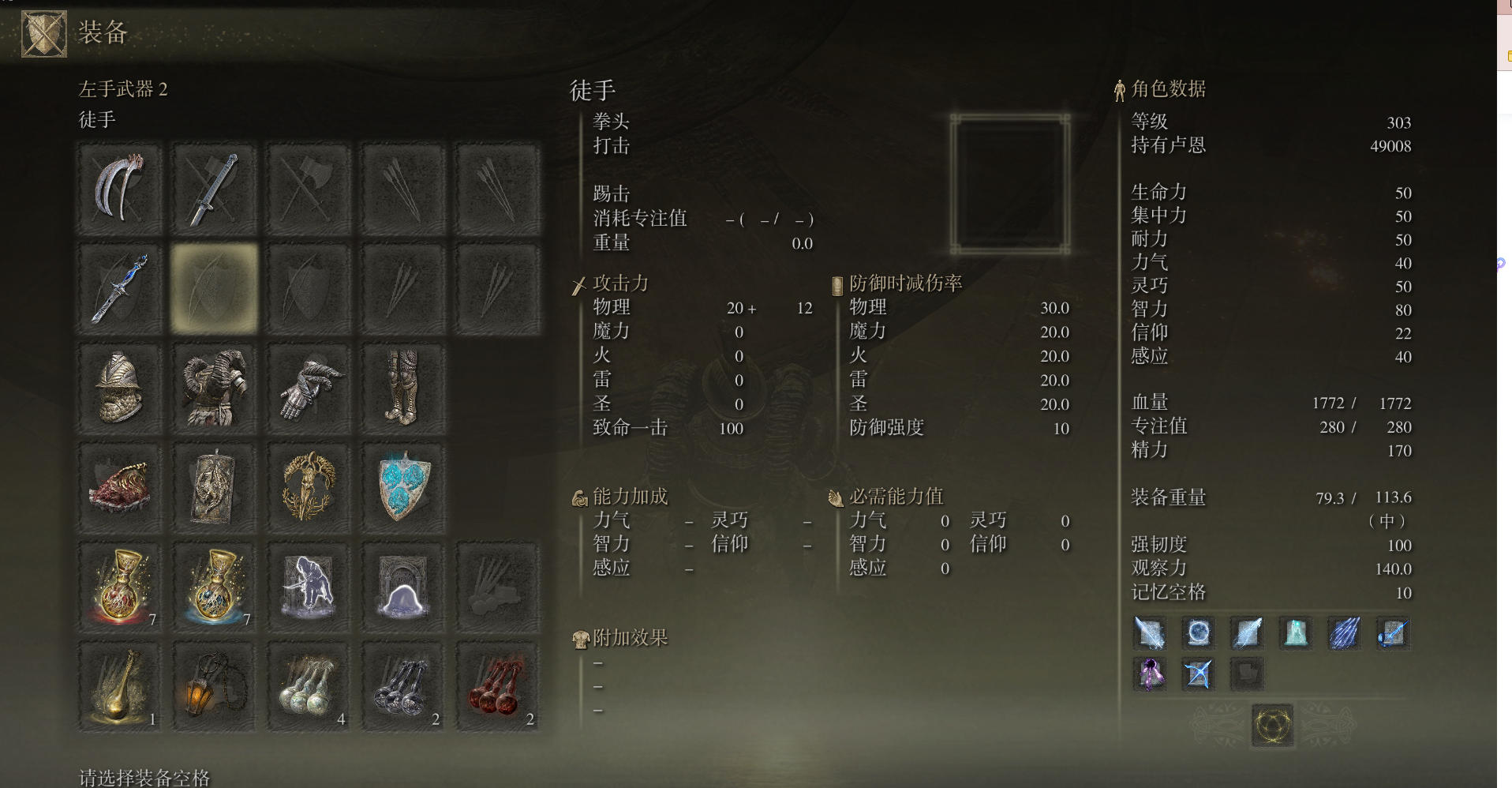Select the stack of 4 pale pots

pos(309,686)
